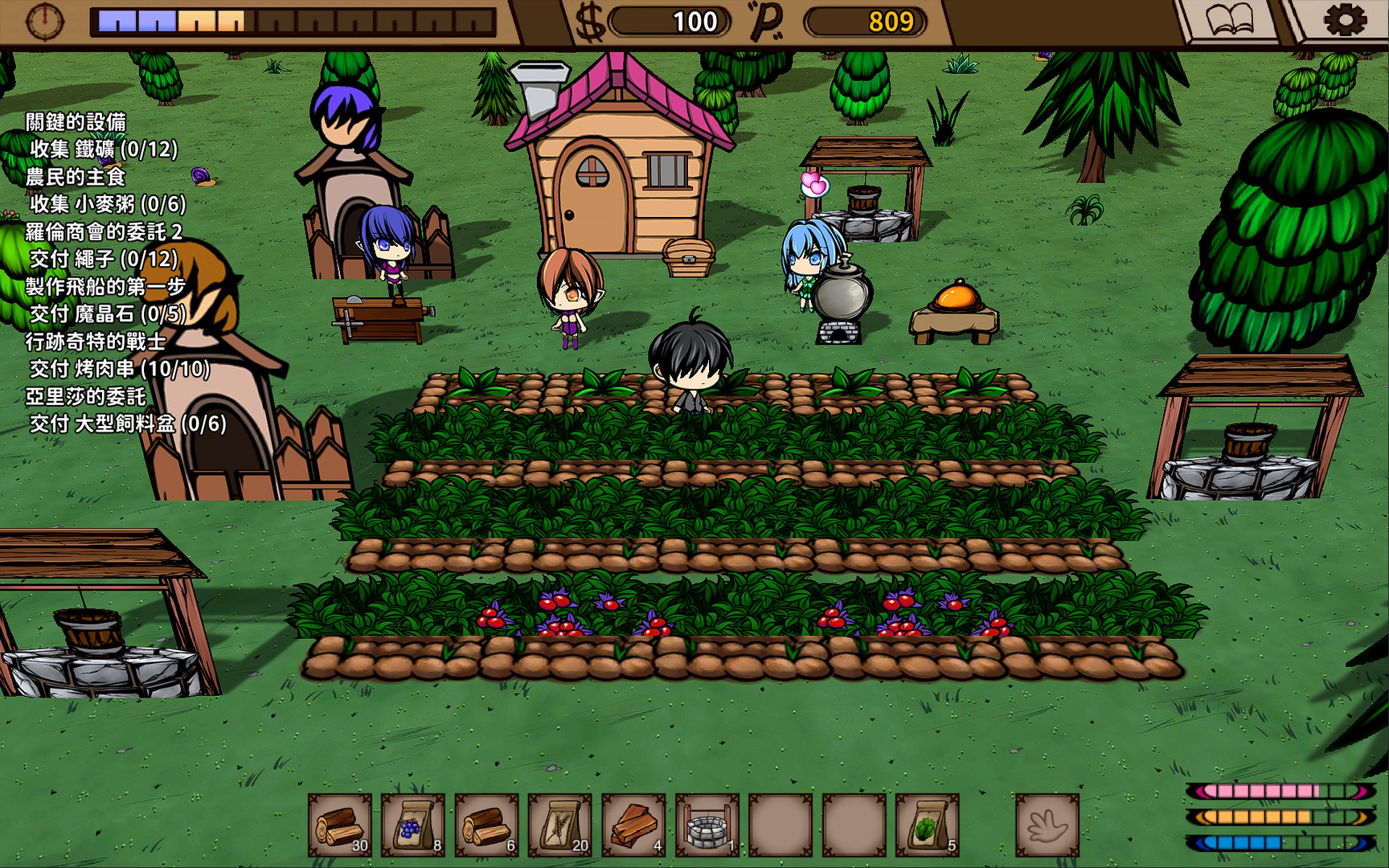The height and width of the screenshot is (868, 1389).
Task: Click the dollar coin balance display
Action: (x=667, y=22)
